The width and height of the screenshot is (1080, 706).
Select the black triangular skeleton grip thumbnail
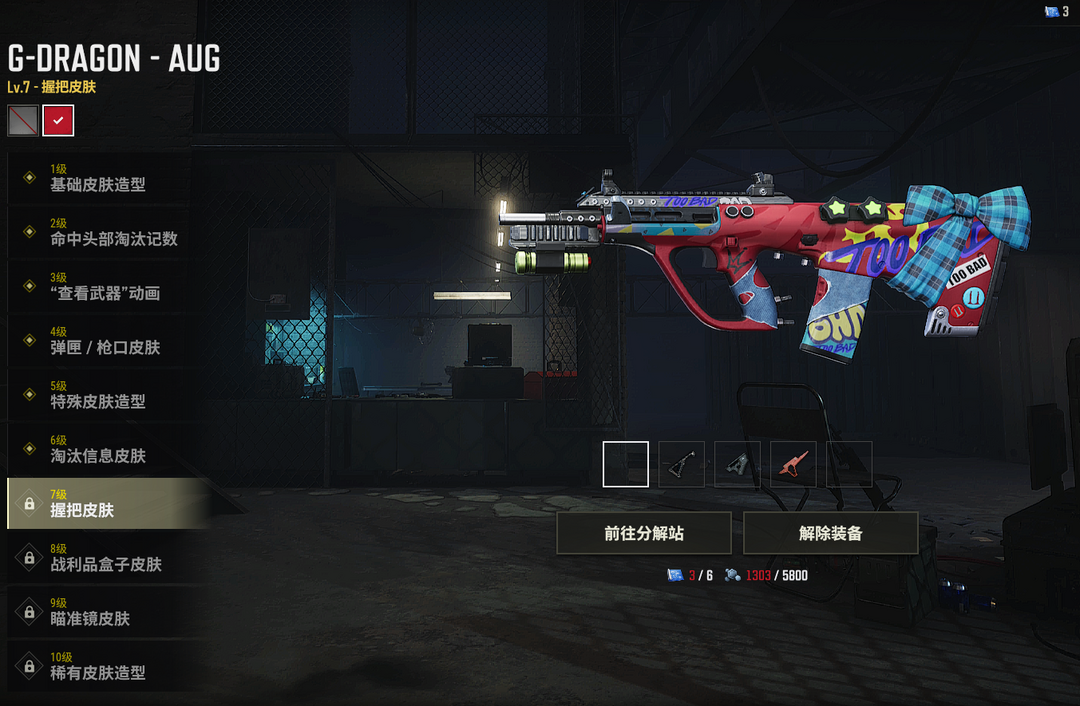(x=681, y=464)
